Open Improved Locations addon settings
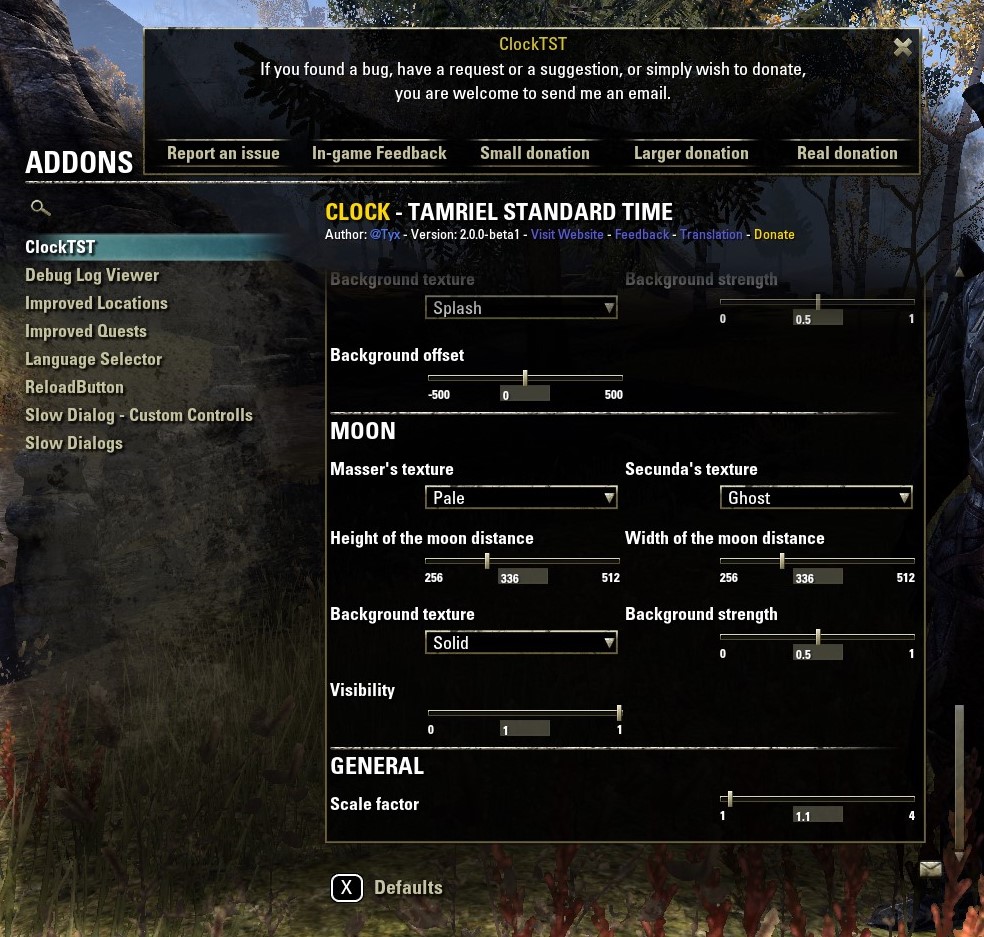Viewport: 984px width, 937px height. (96, 303)
